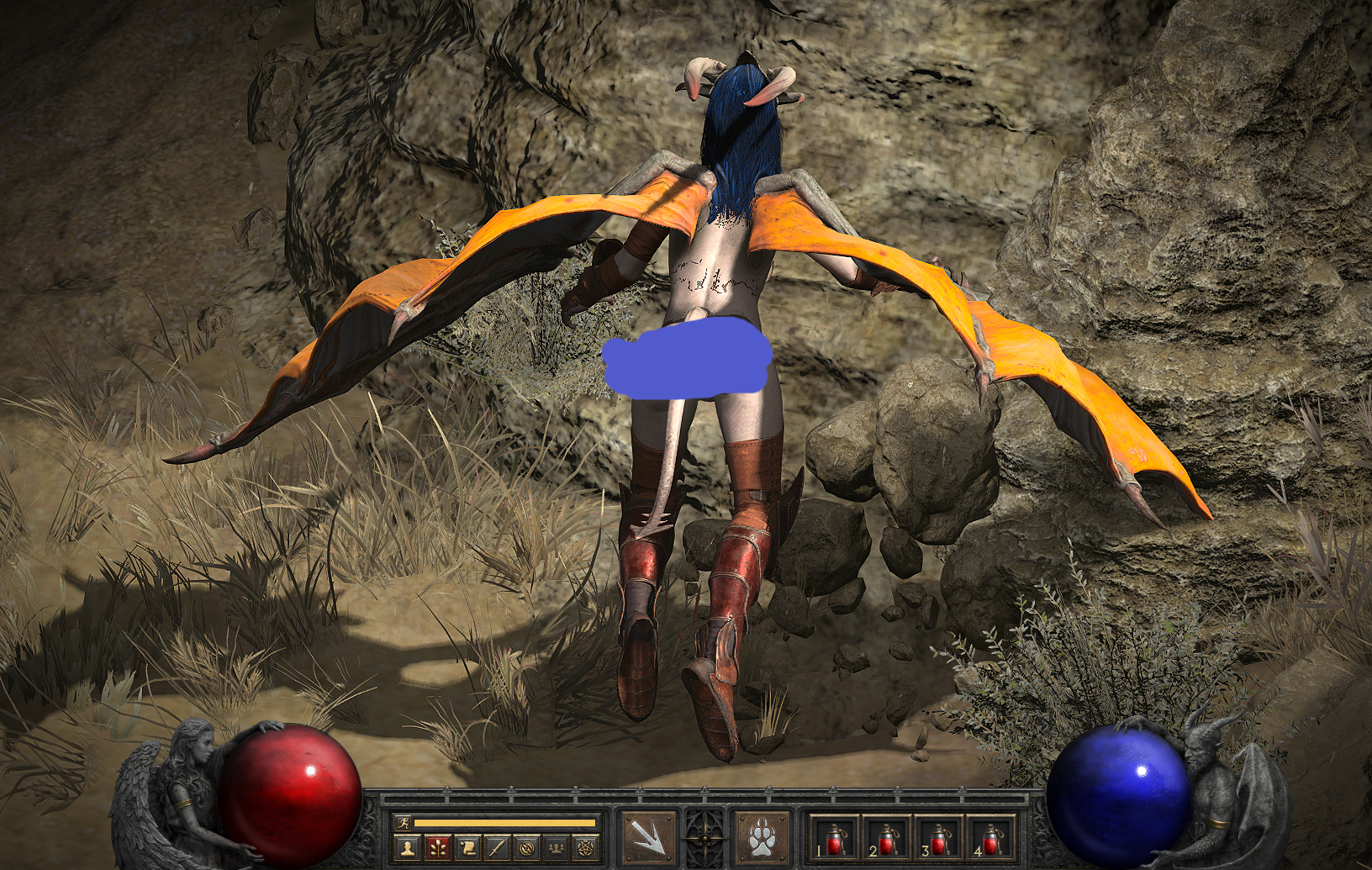Click the sword icon in the mini panel
The image size is (1372, 870).
coord(497,847)
